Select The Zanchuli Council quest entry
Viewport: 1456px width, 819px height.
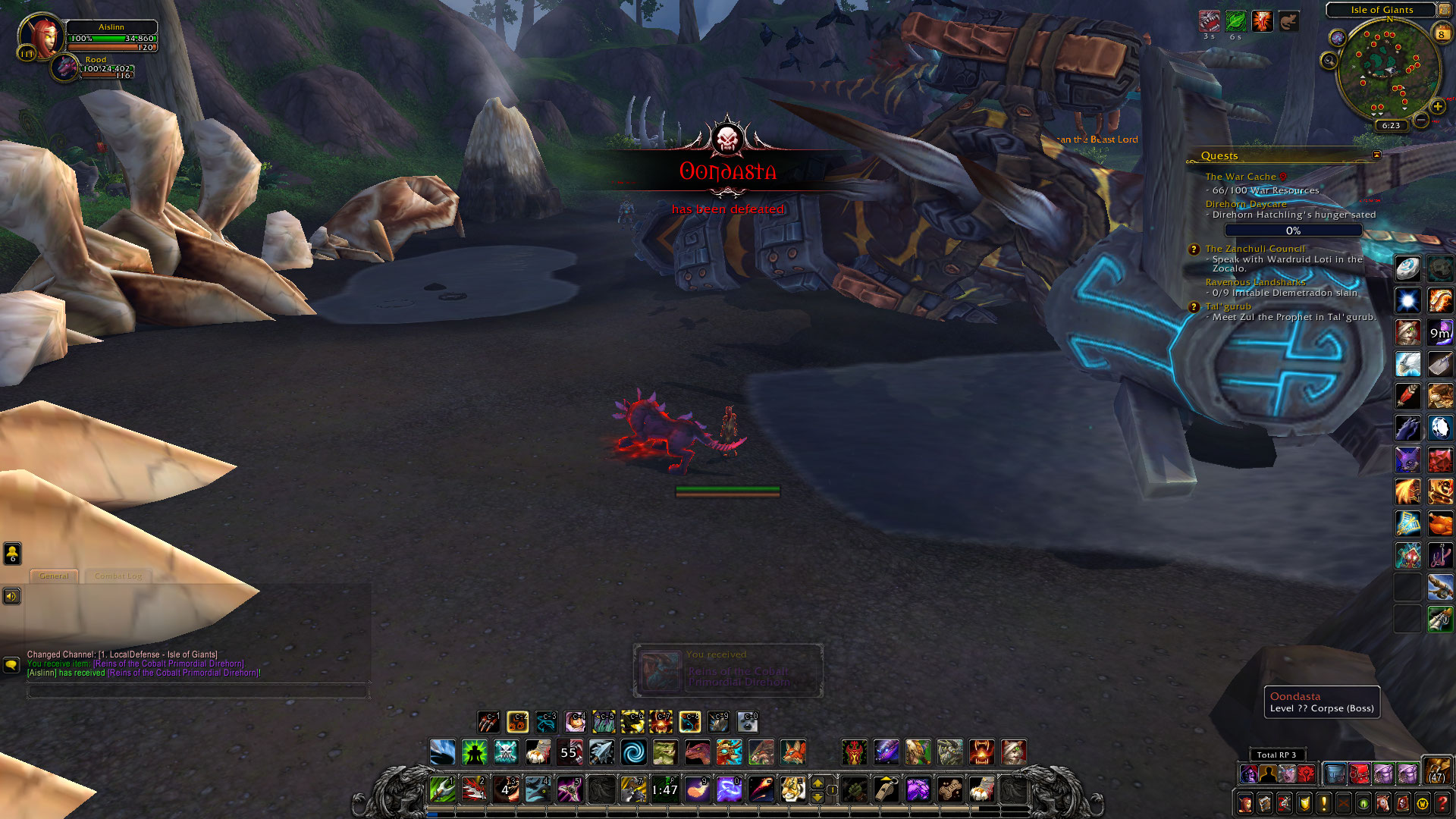click(x=1255, y=249)
